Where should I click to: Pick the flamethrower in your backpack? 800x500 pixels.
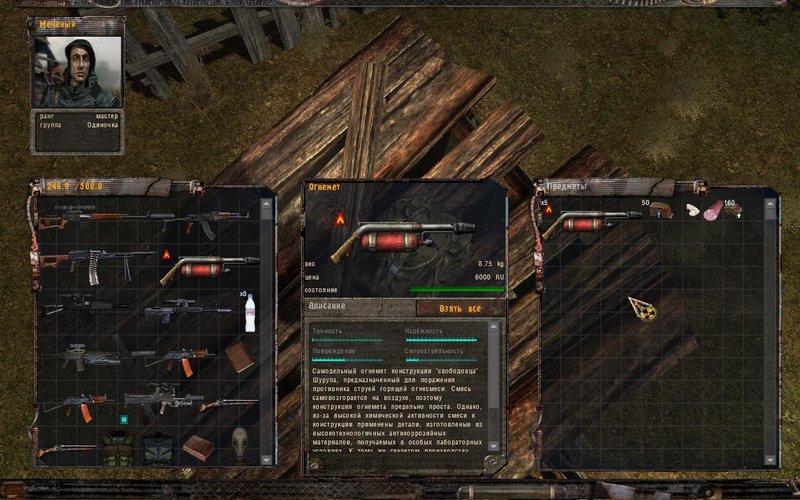208,267
